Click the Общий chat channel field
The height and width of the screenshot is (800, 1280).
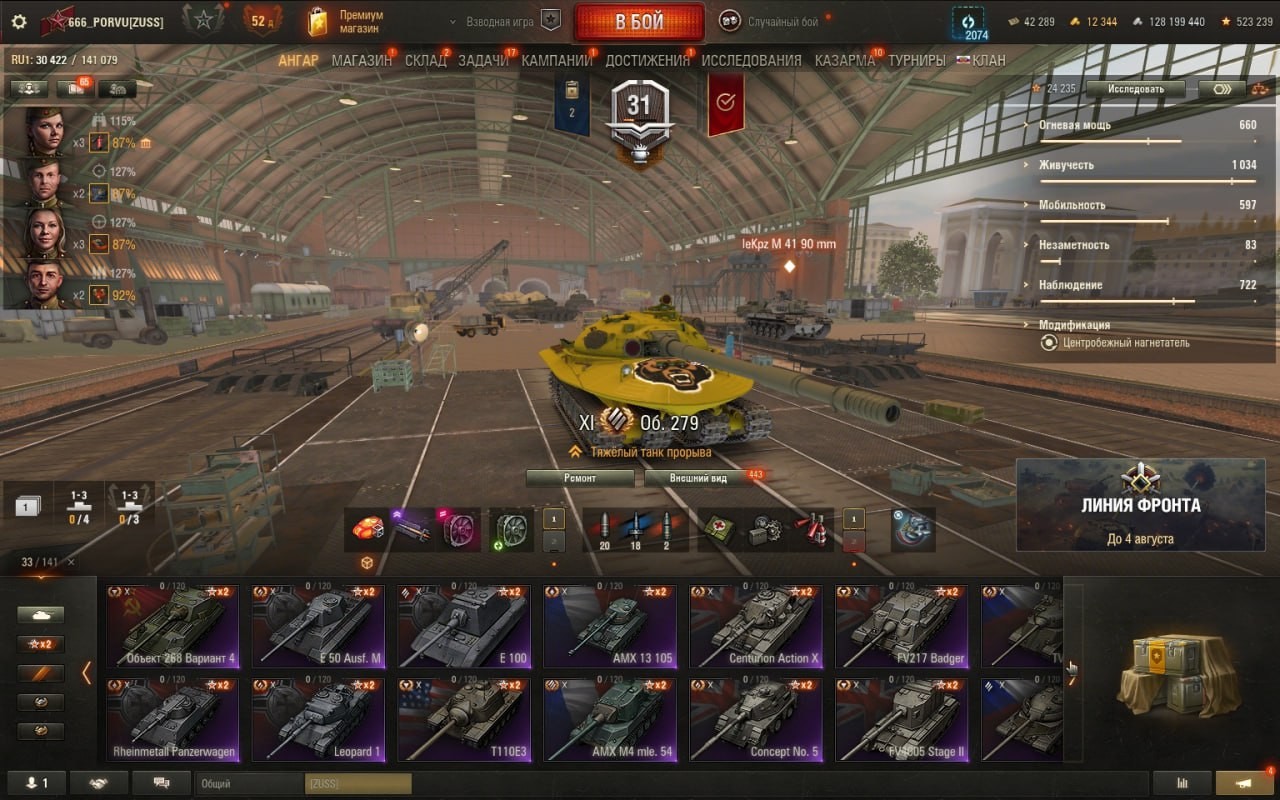point(250,783)
